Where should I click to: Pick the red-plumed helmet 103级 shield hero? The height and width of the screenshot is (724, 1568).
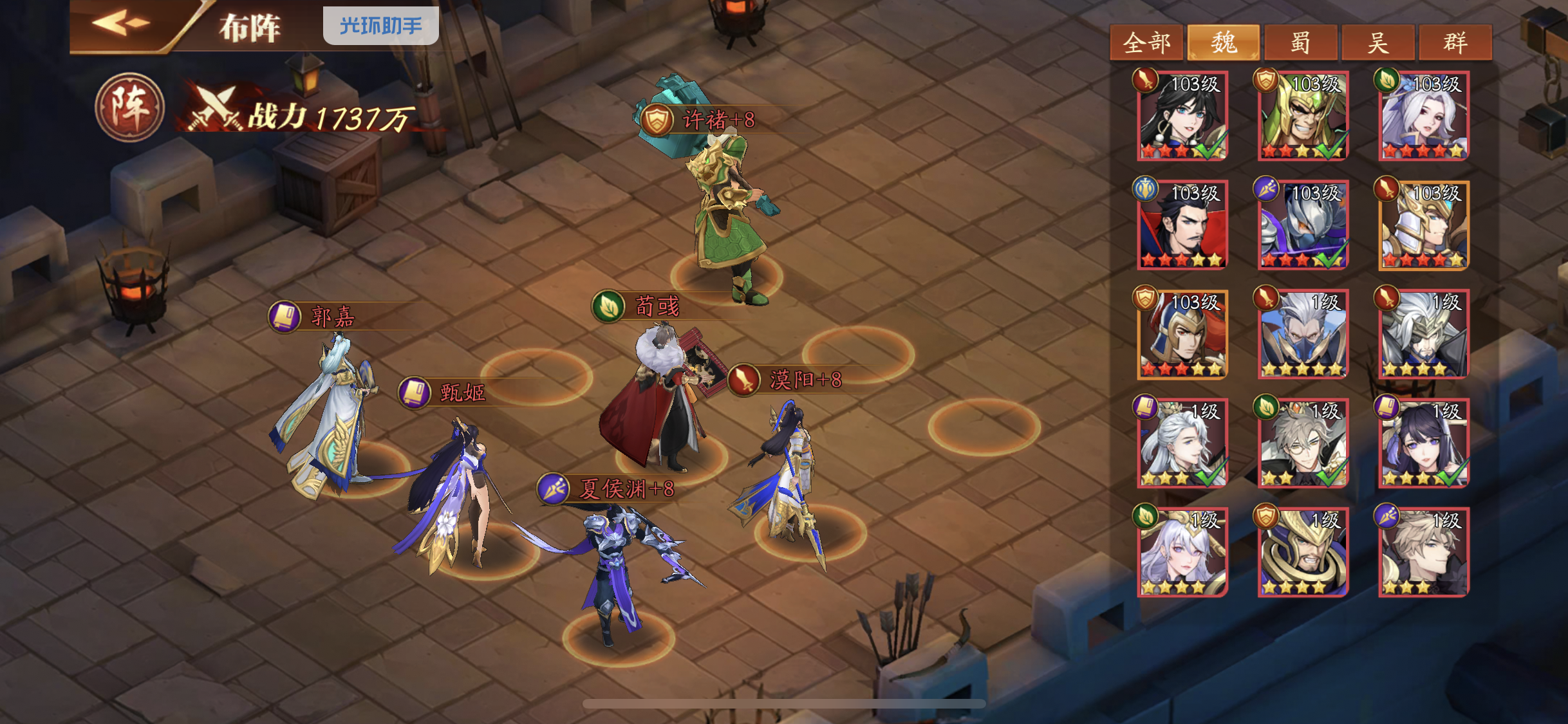pyautogui.click(x=1182, y=334)
